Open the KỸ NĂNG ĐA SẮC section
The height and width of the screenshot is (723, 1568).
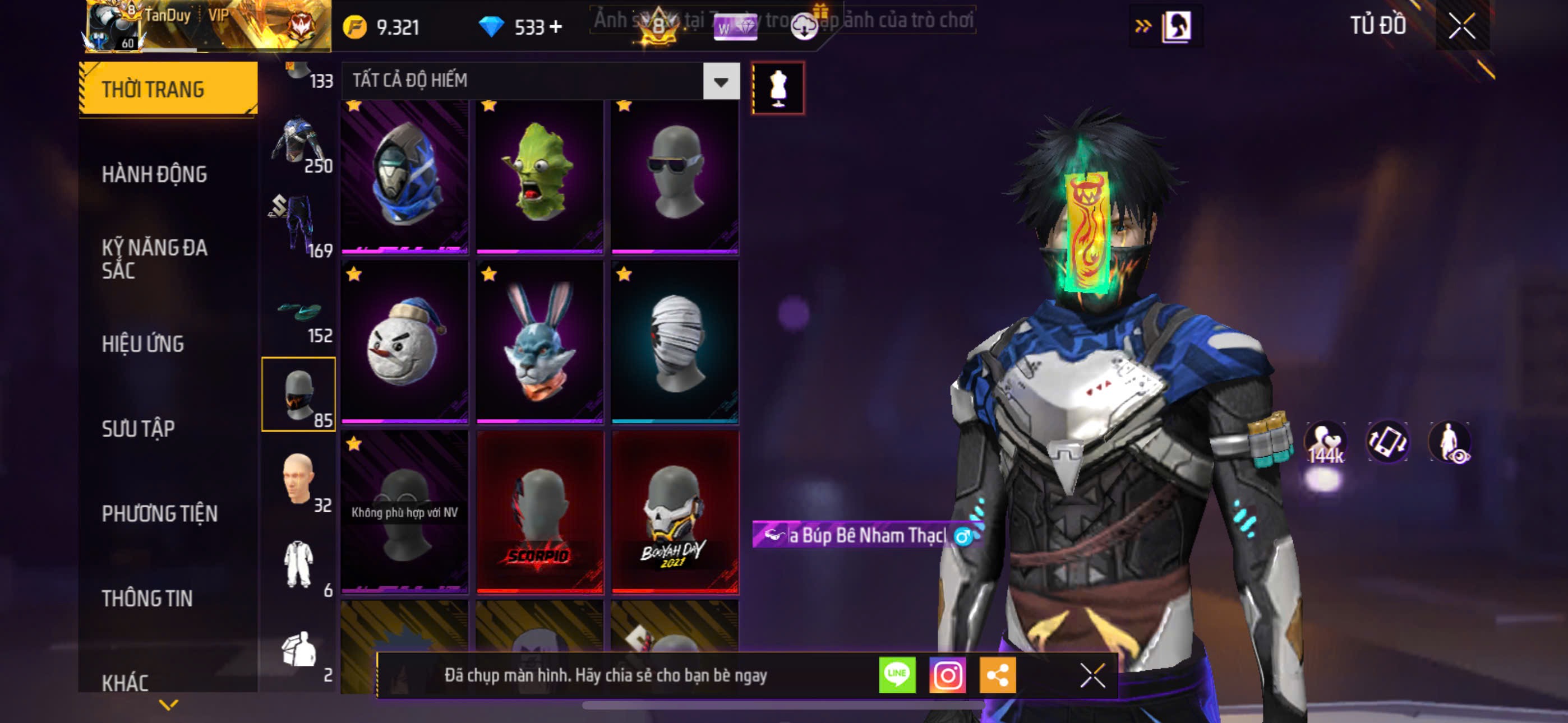(154, 258)
